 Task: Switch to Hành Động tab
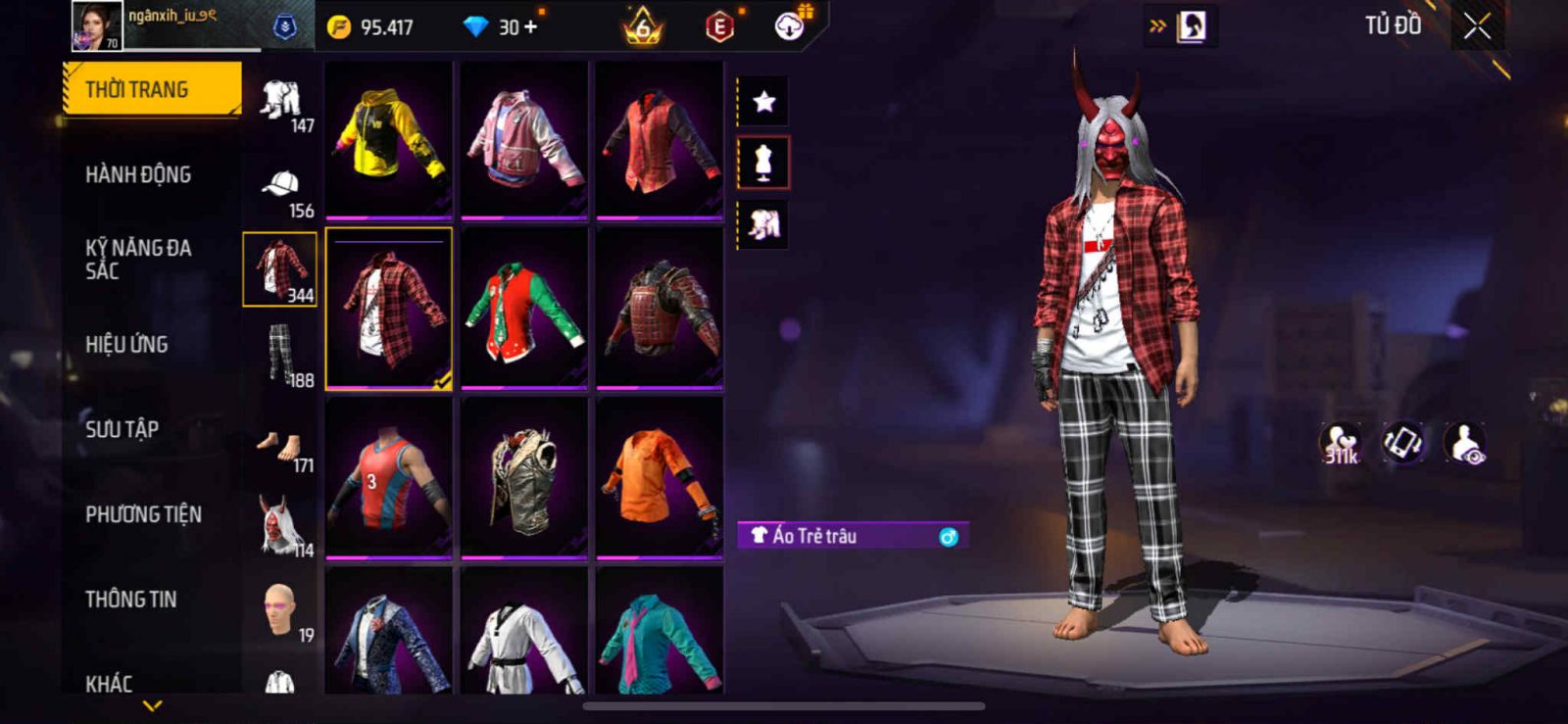pos(138,175)
